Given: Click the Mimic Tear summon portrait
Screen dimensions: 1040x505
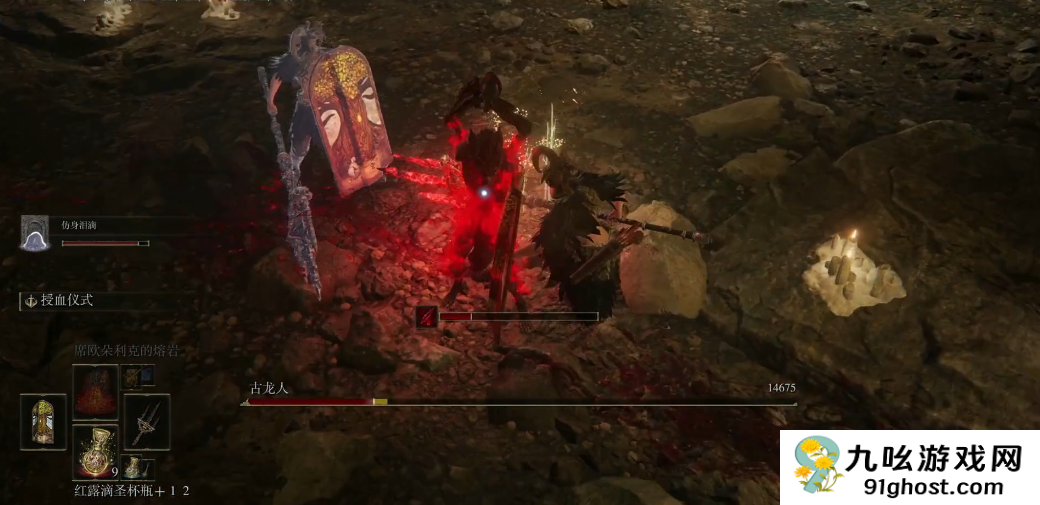Looking at the screenshot, I should click(x=35, y=233).
